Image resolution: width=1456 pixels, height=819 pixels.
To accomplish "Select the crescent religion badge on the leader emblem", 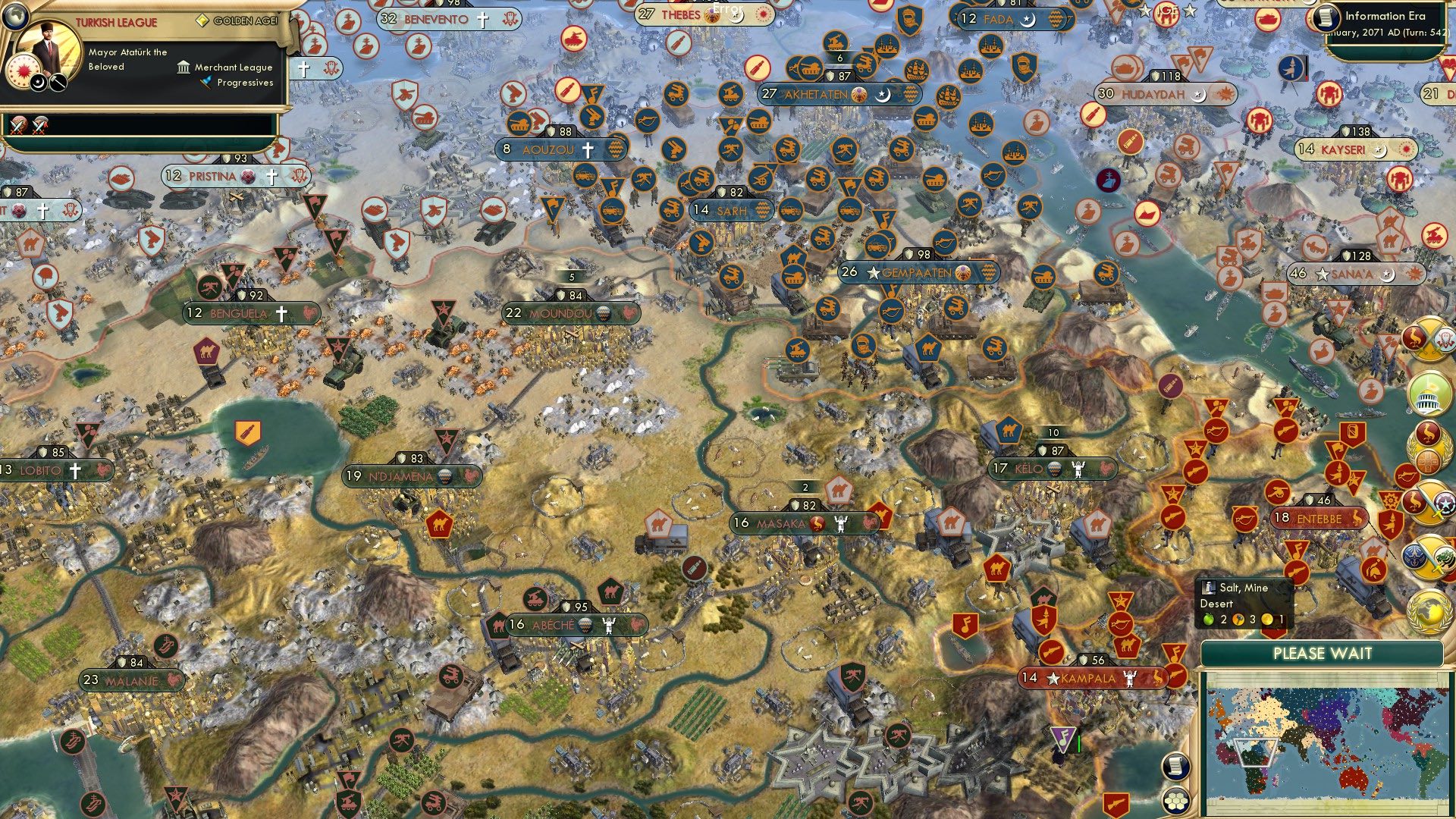I will 38,83.
